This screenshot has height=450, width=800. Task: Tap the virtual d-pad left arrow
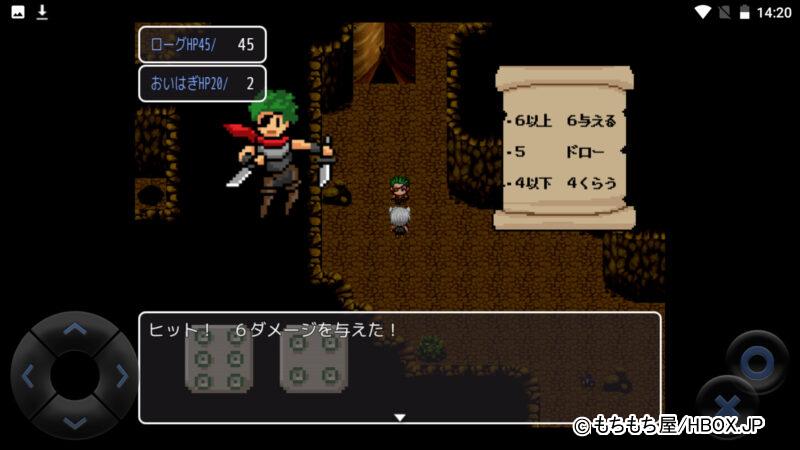click(28, 376)
